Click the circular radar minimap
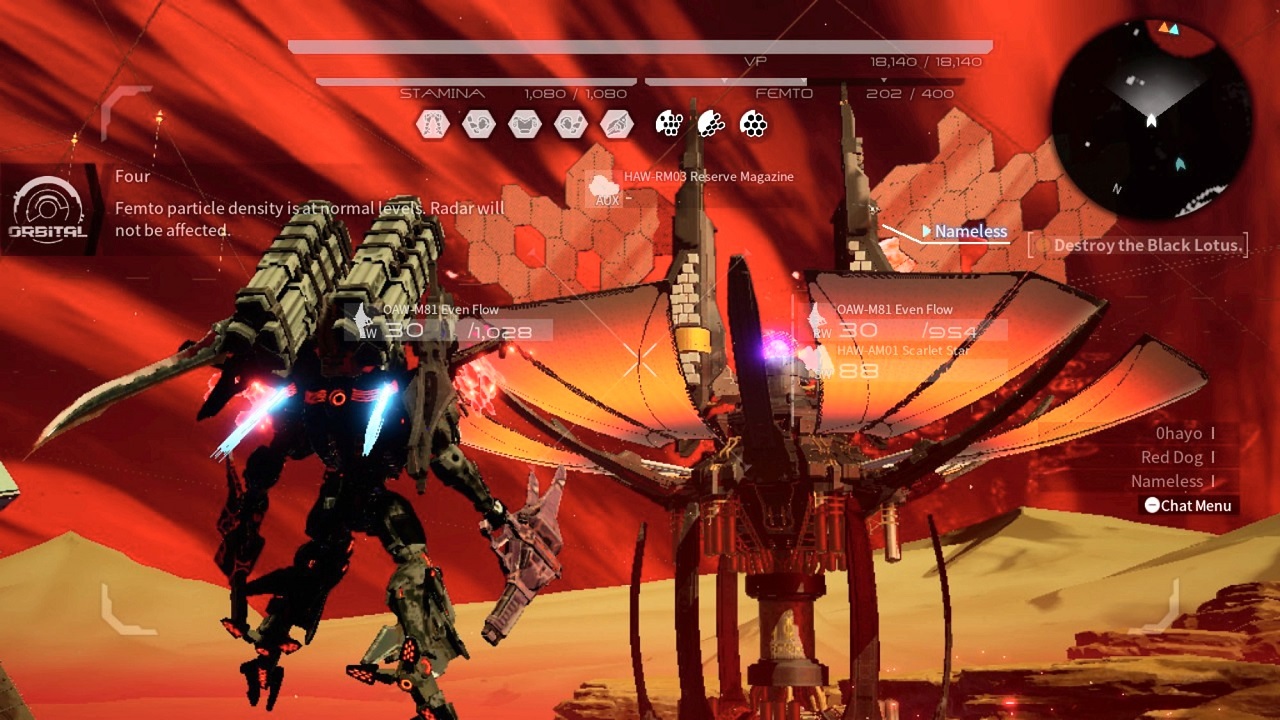 pyautogui.click(x=1151, y=119)
